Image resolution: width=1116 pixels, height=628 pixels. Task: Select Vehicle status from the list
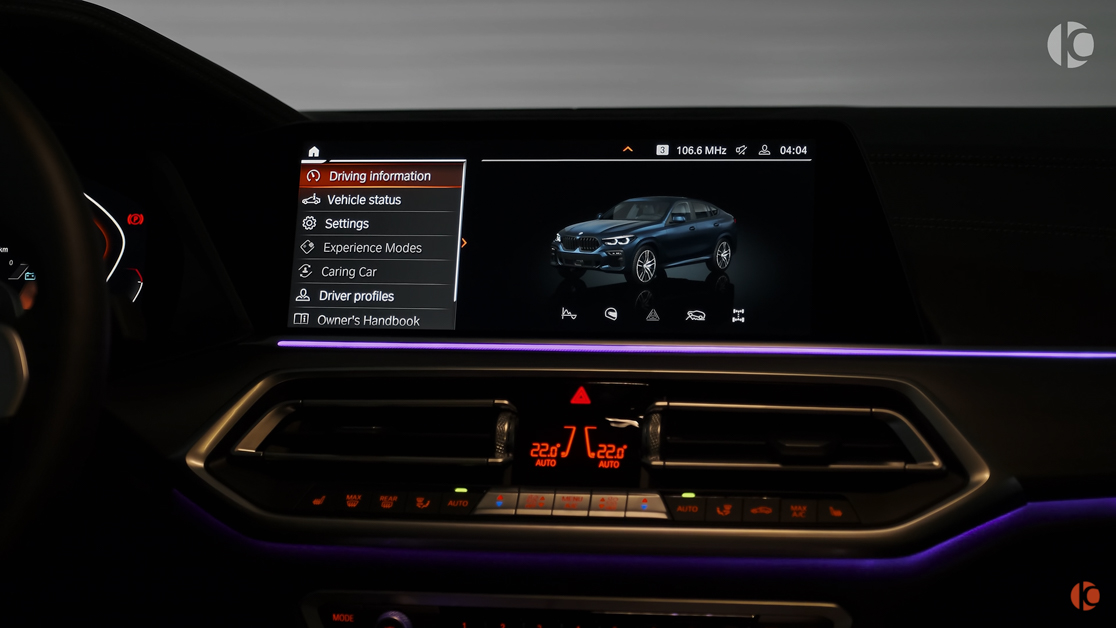coord(364,200)
